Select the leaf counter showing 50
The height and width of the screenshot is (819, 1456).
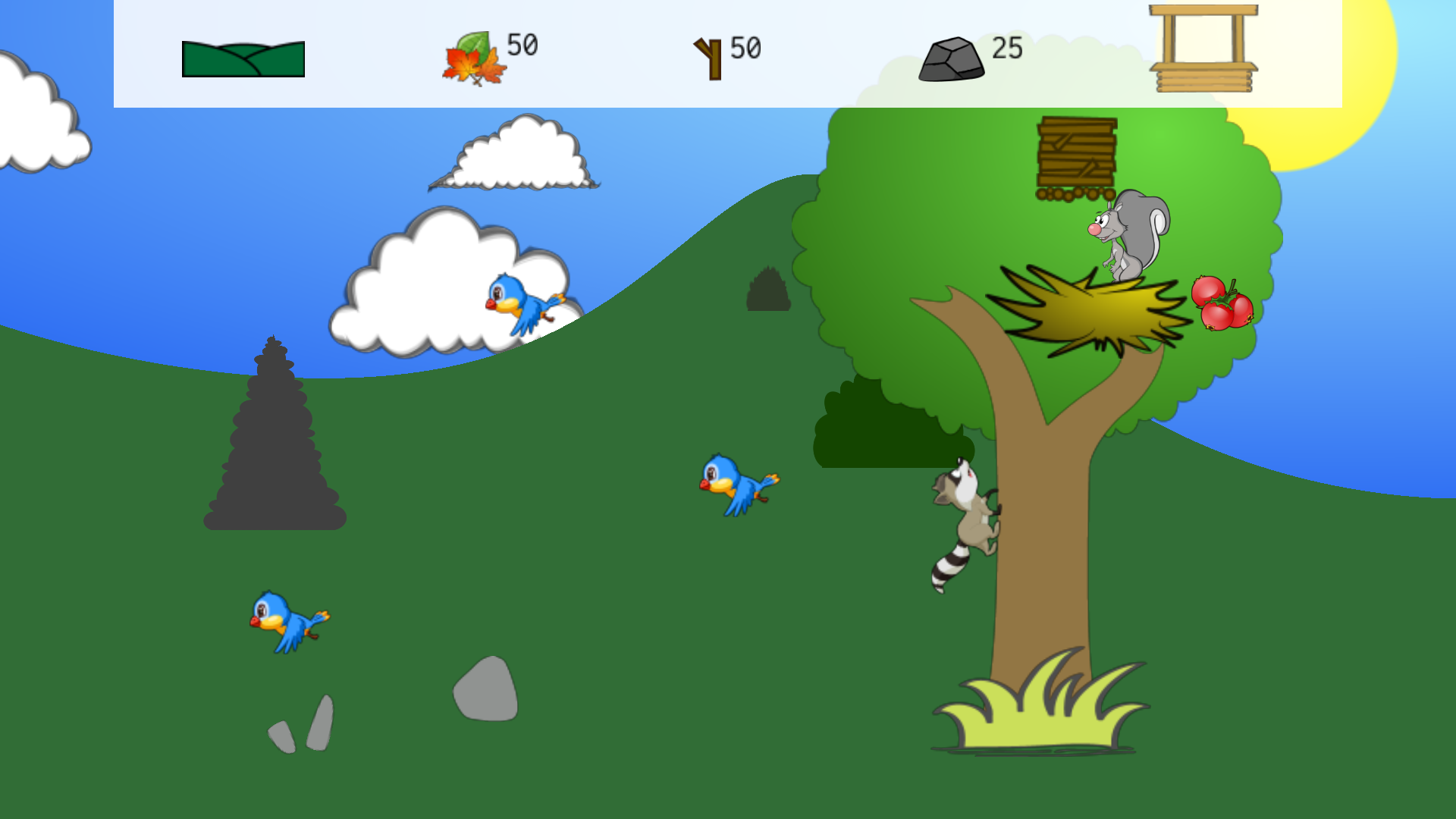click(x=521, y=45)
